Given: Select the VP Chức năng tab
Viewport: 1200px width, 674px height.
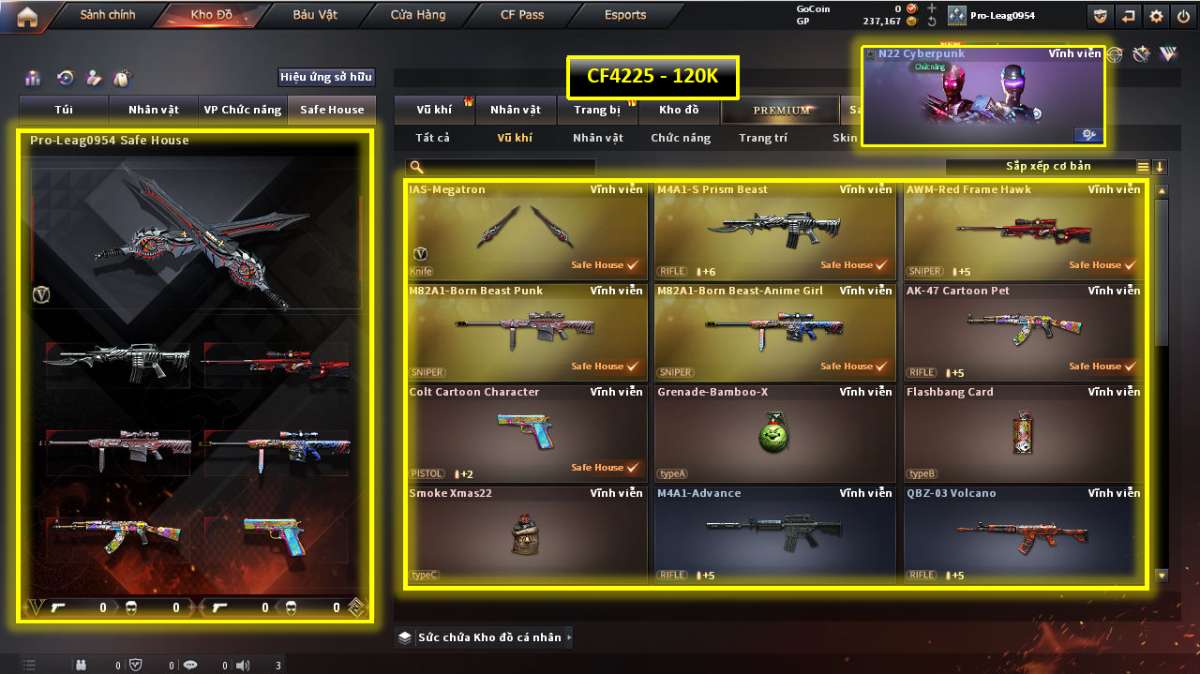Looking at the screenshot, I should point(242,110).
